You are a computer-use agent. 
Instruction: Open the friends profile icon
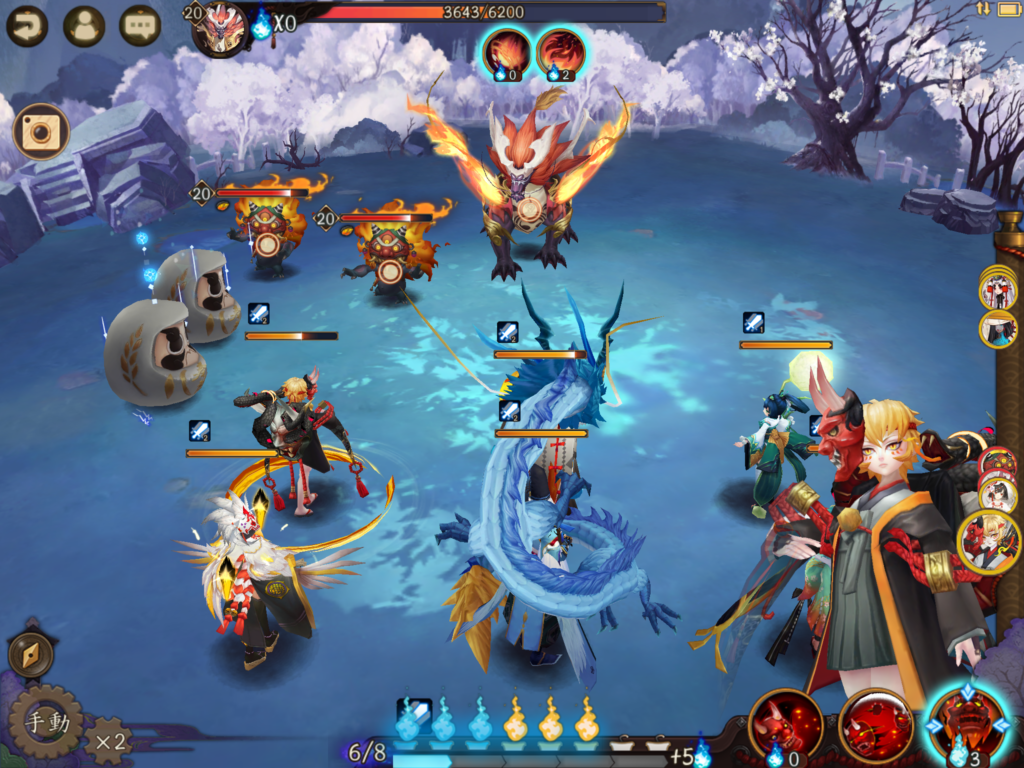pos(84,26)
